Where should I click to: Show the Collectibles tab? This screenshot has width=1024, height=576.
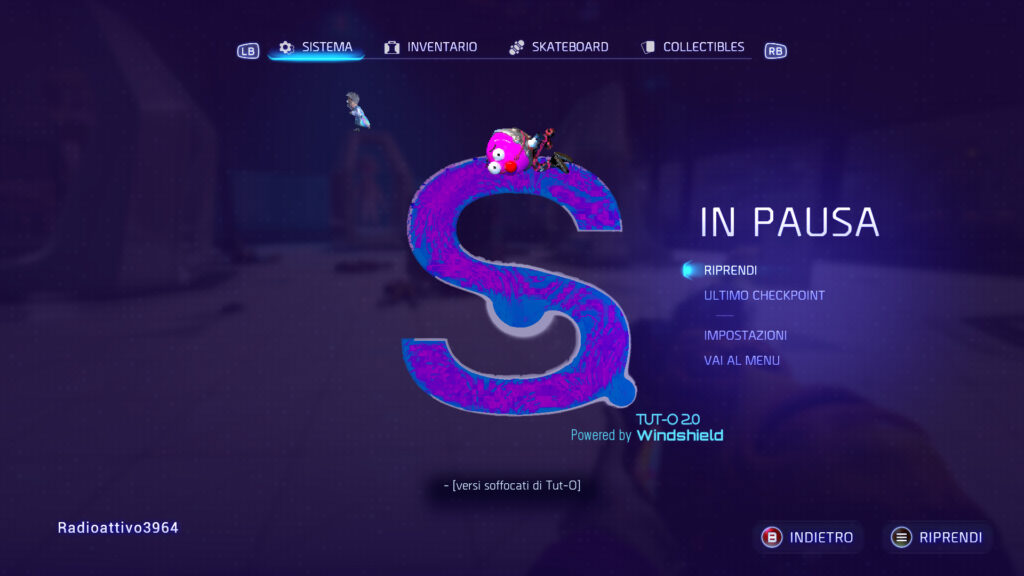[693, 47]
